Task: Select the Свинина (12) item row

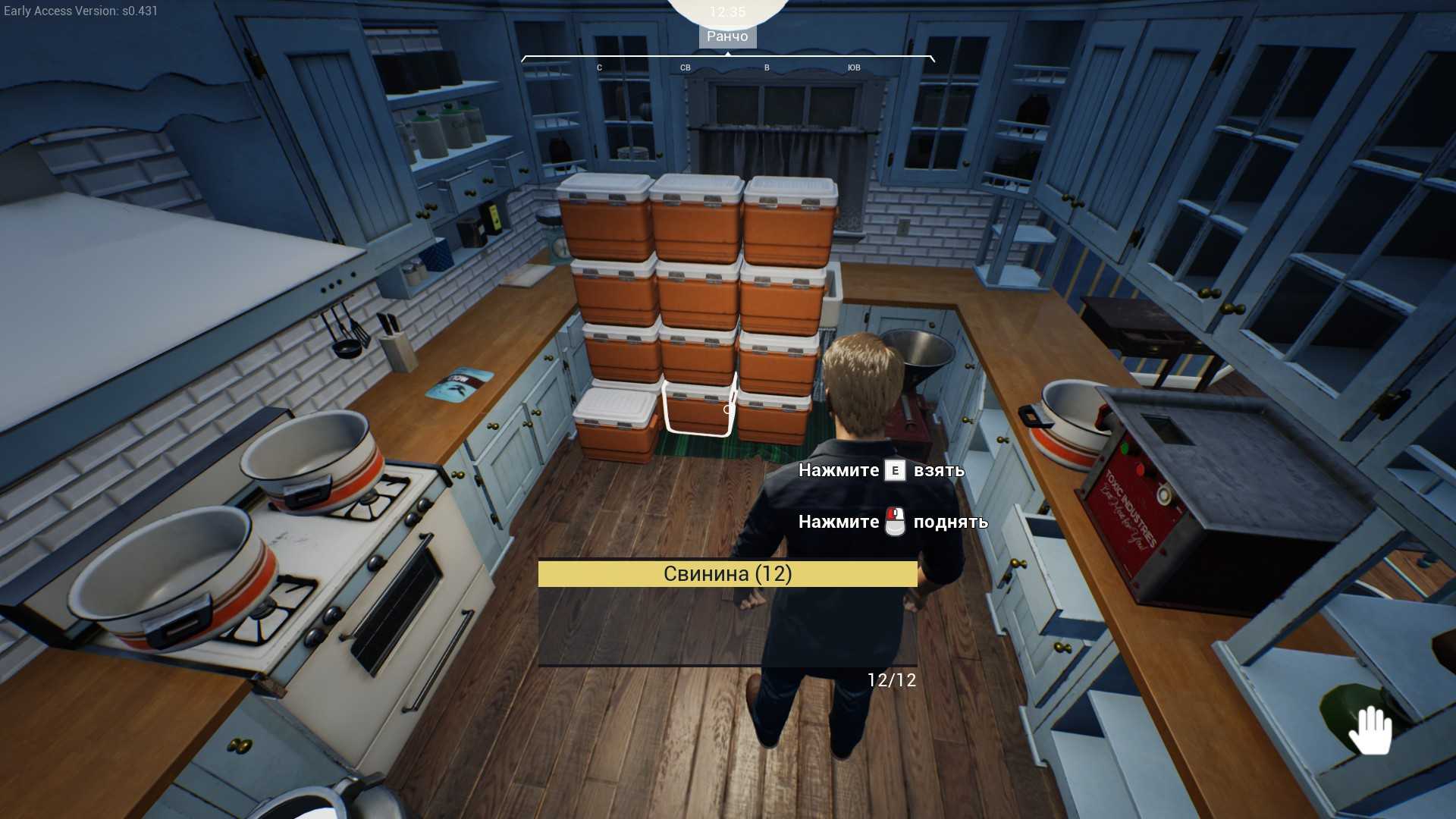Action: click(727, 574)
